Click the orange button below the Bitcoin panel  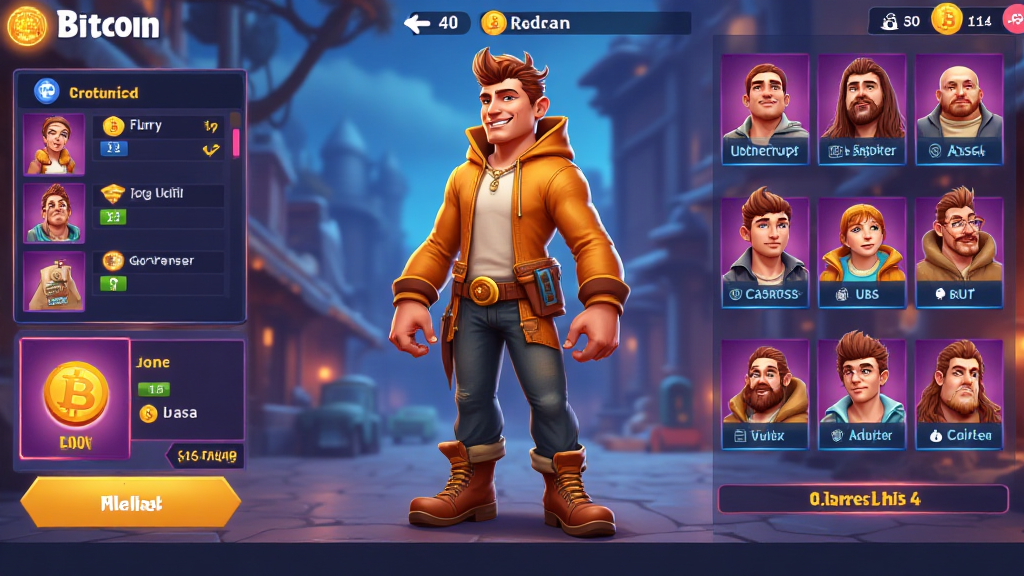130,502
